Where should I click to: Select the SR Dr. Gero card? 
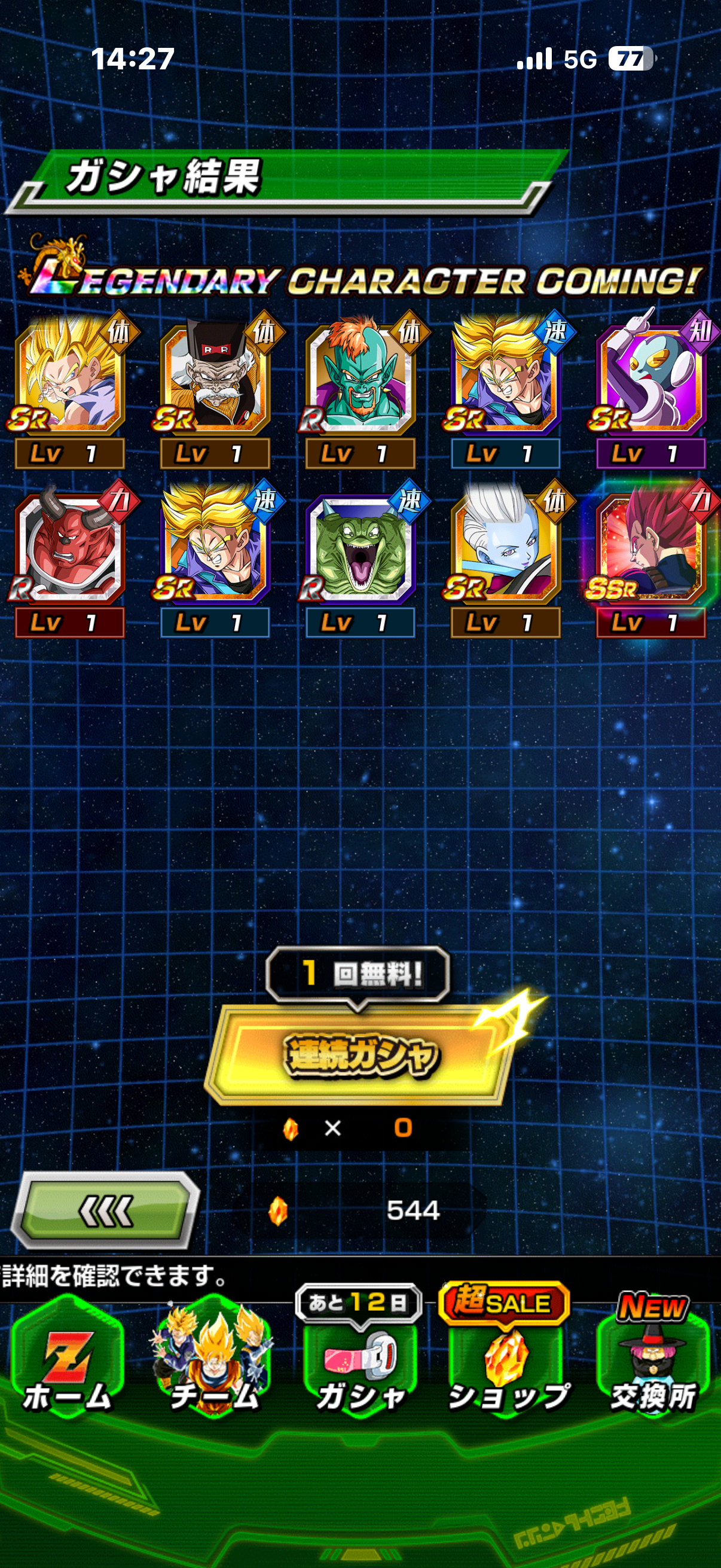(215, 379)
